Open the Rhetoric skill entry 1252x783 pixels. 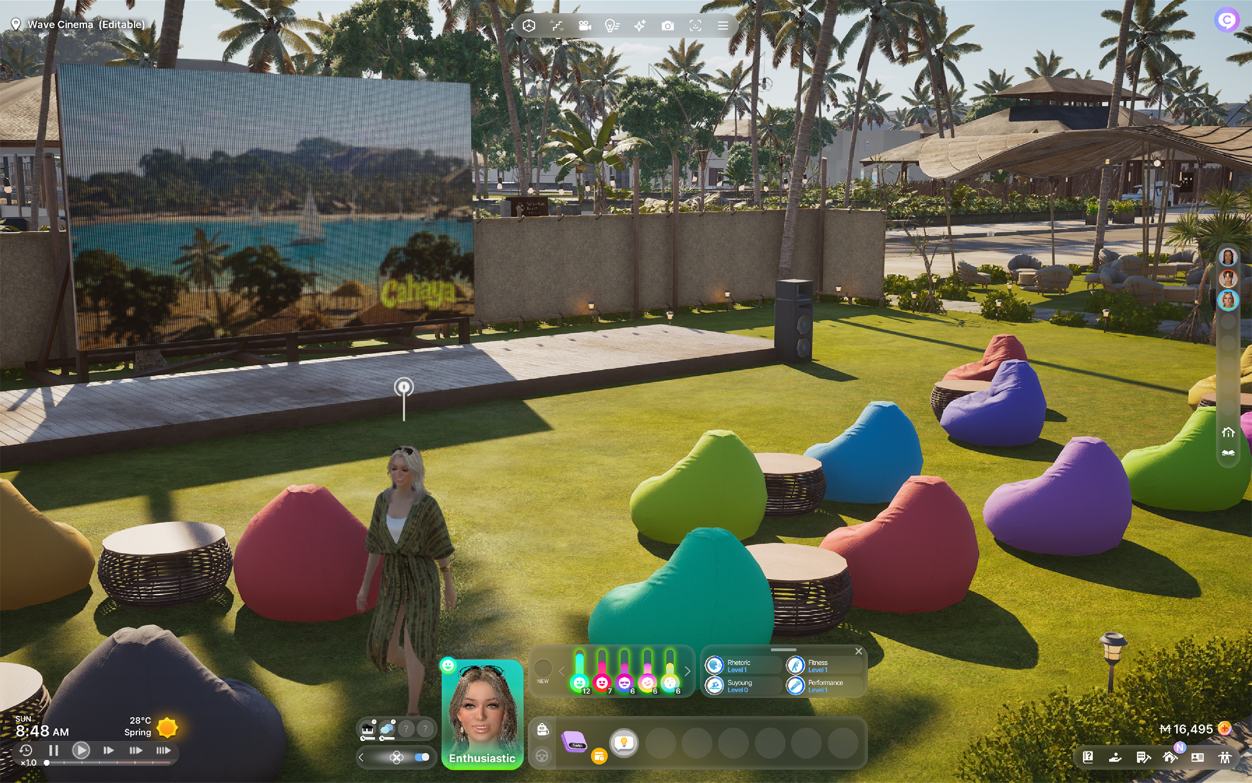[738, 665]
